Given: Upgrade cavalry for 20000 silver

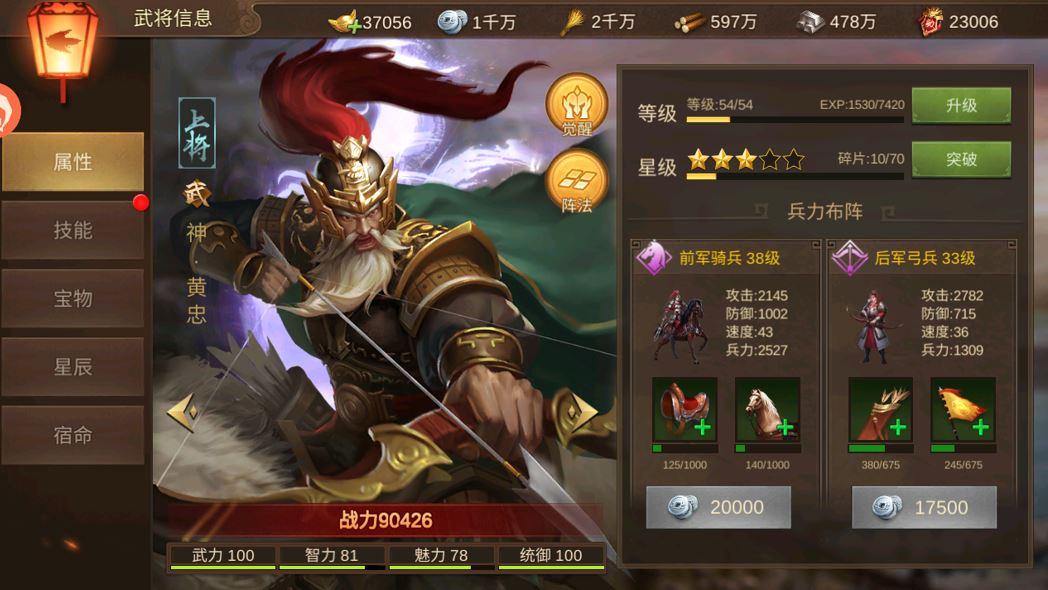Looking at the screenshot, I should tap(718, 507).
